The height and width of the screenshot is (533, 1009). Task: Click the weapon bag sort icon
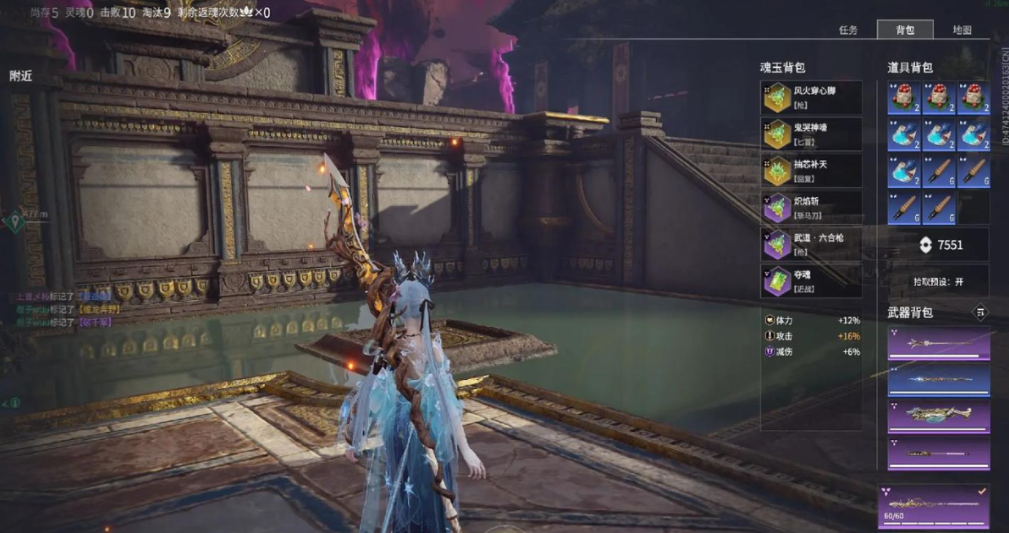980,313
